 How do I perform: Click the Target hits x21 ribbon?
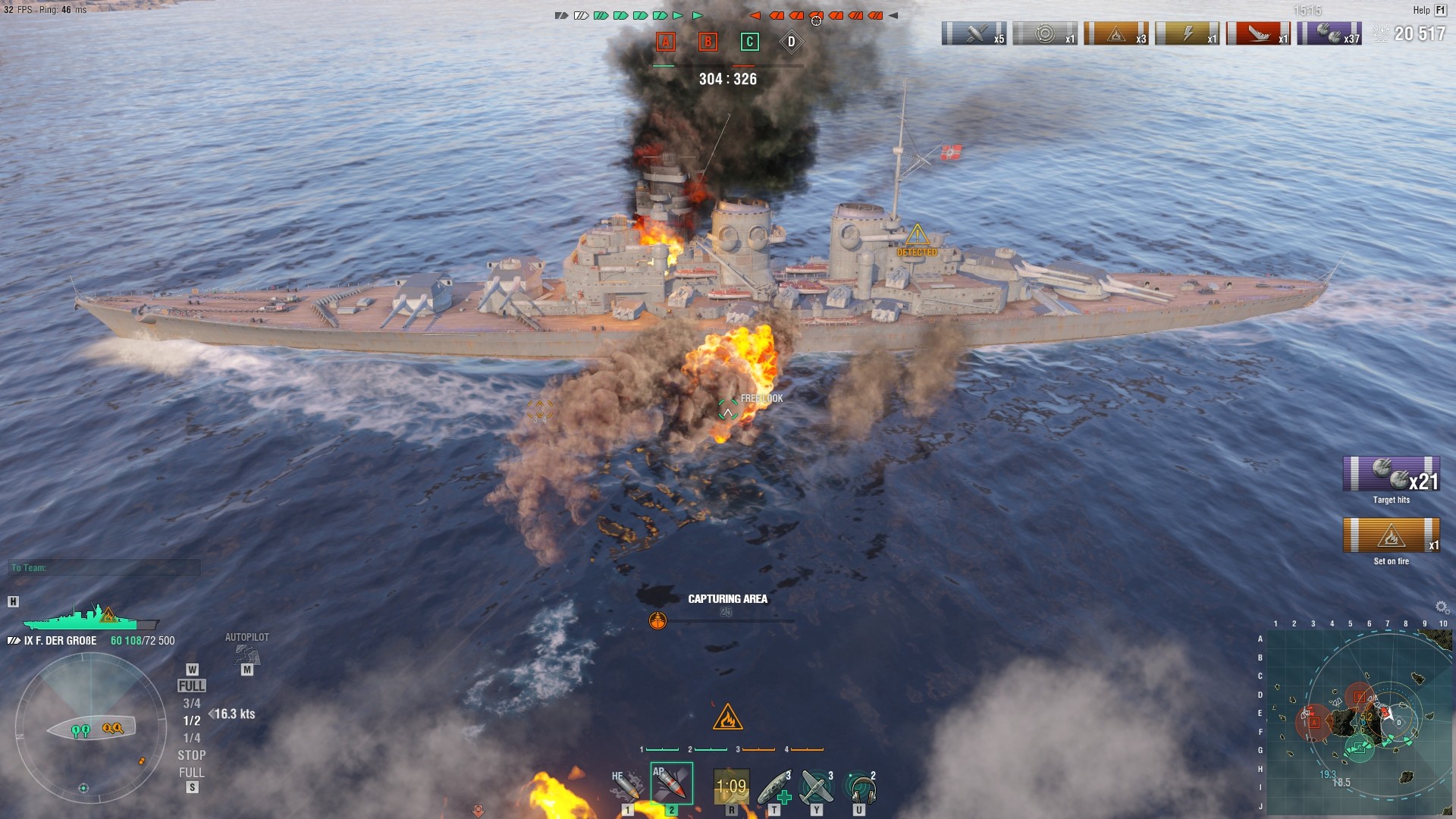1390,474
